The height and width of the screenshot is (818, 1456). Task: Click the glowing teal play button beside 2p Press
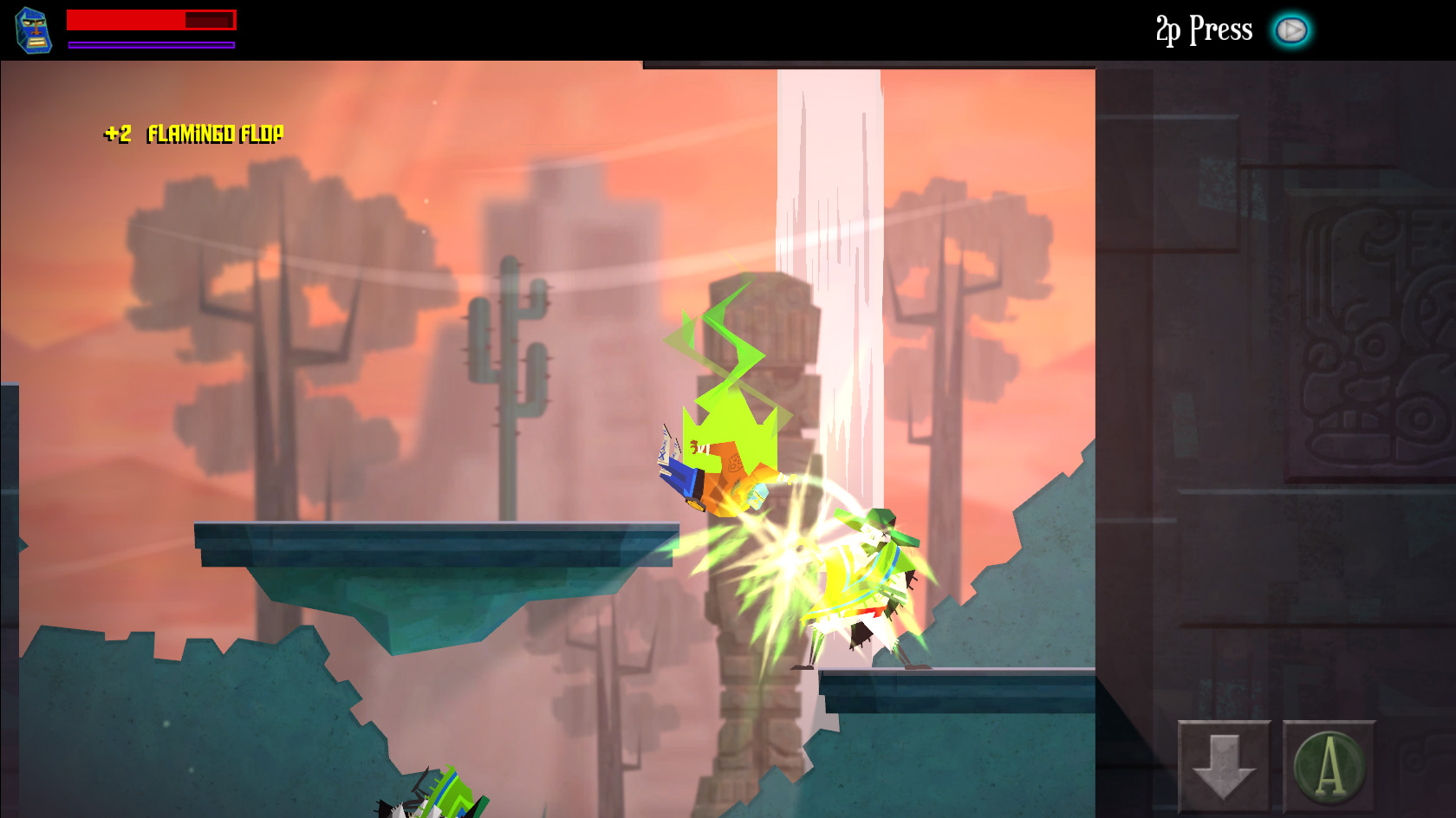click(x=1292, y=28)
